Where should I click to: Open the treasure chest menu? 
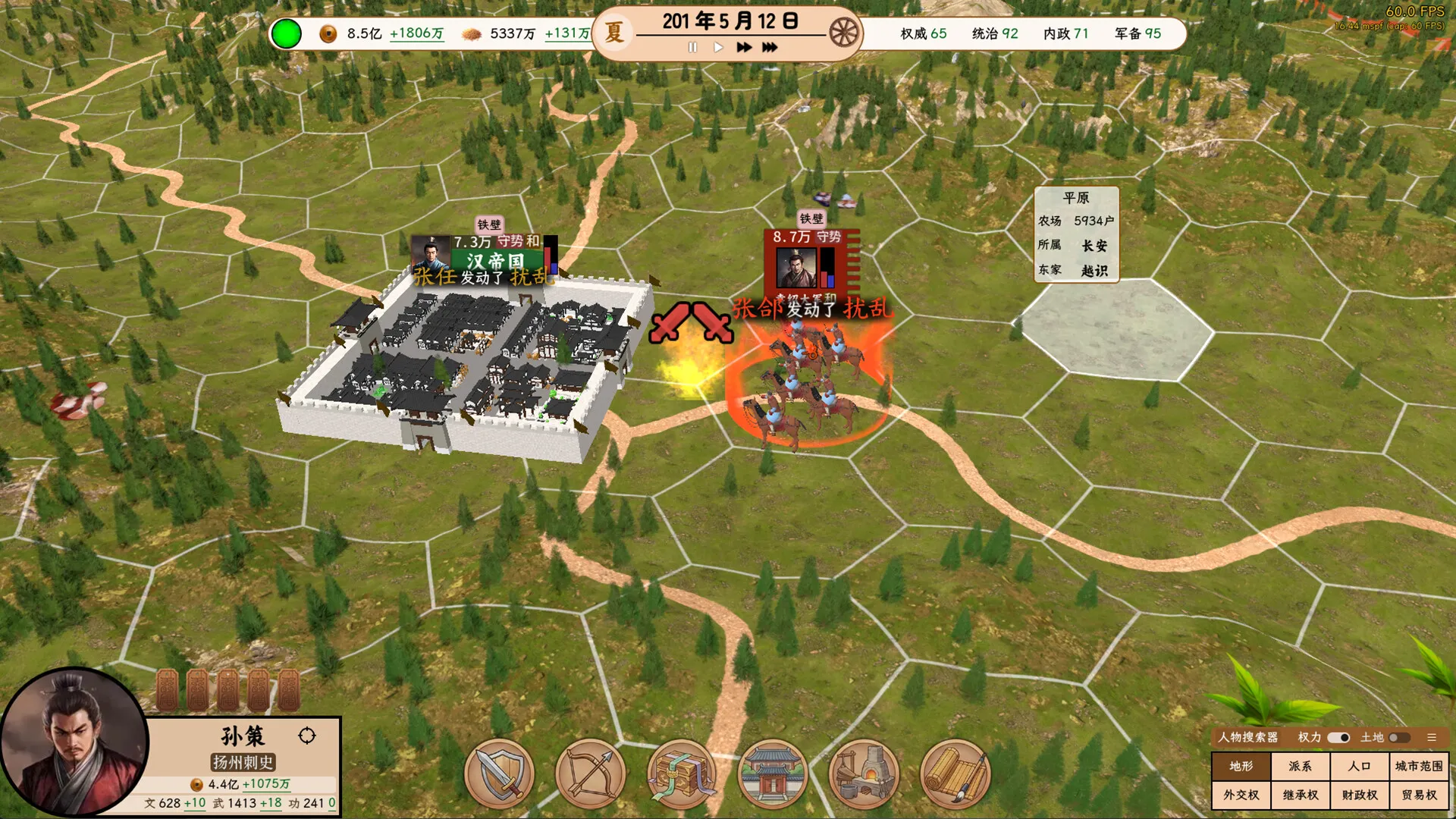(x=682, y=774)
